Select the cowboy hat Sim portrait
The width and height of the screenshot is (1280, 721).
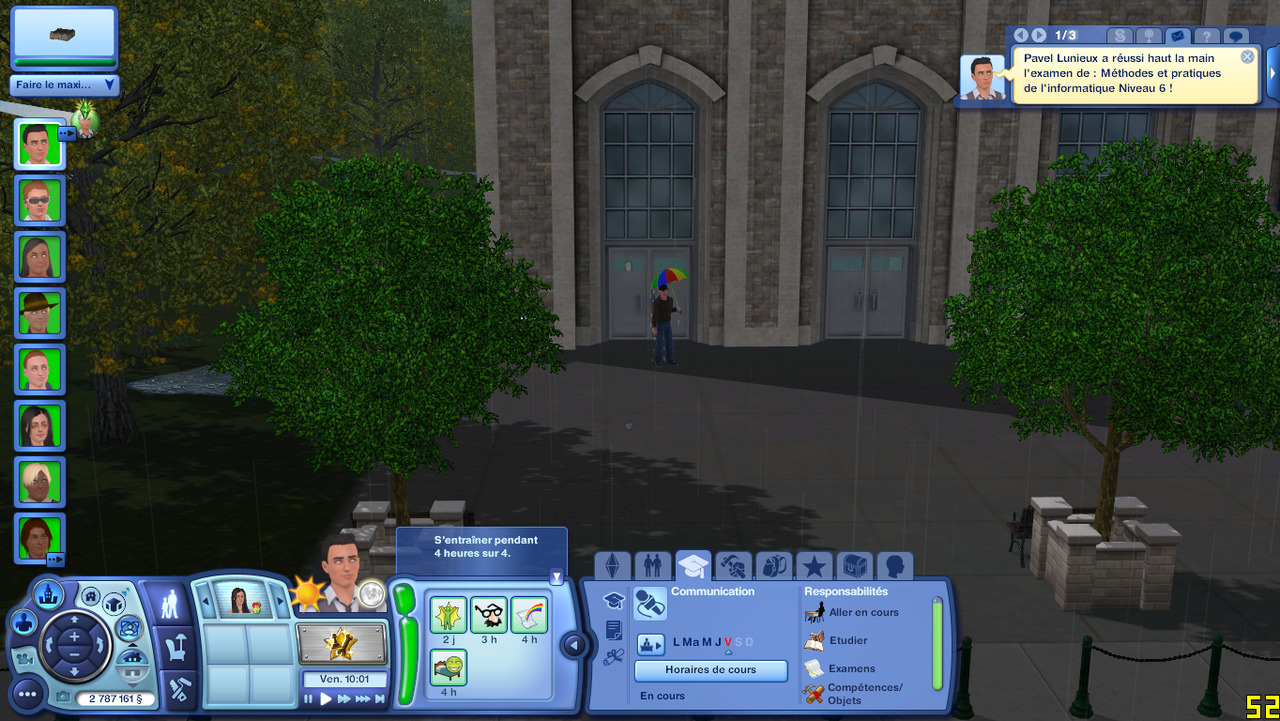point(40,313)
